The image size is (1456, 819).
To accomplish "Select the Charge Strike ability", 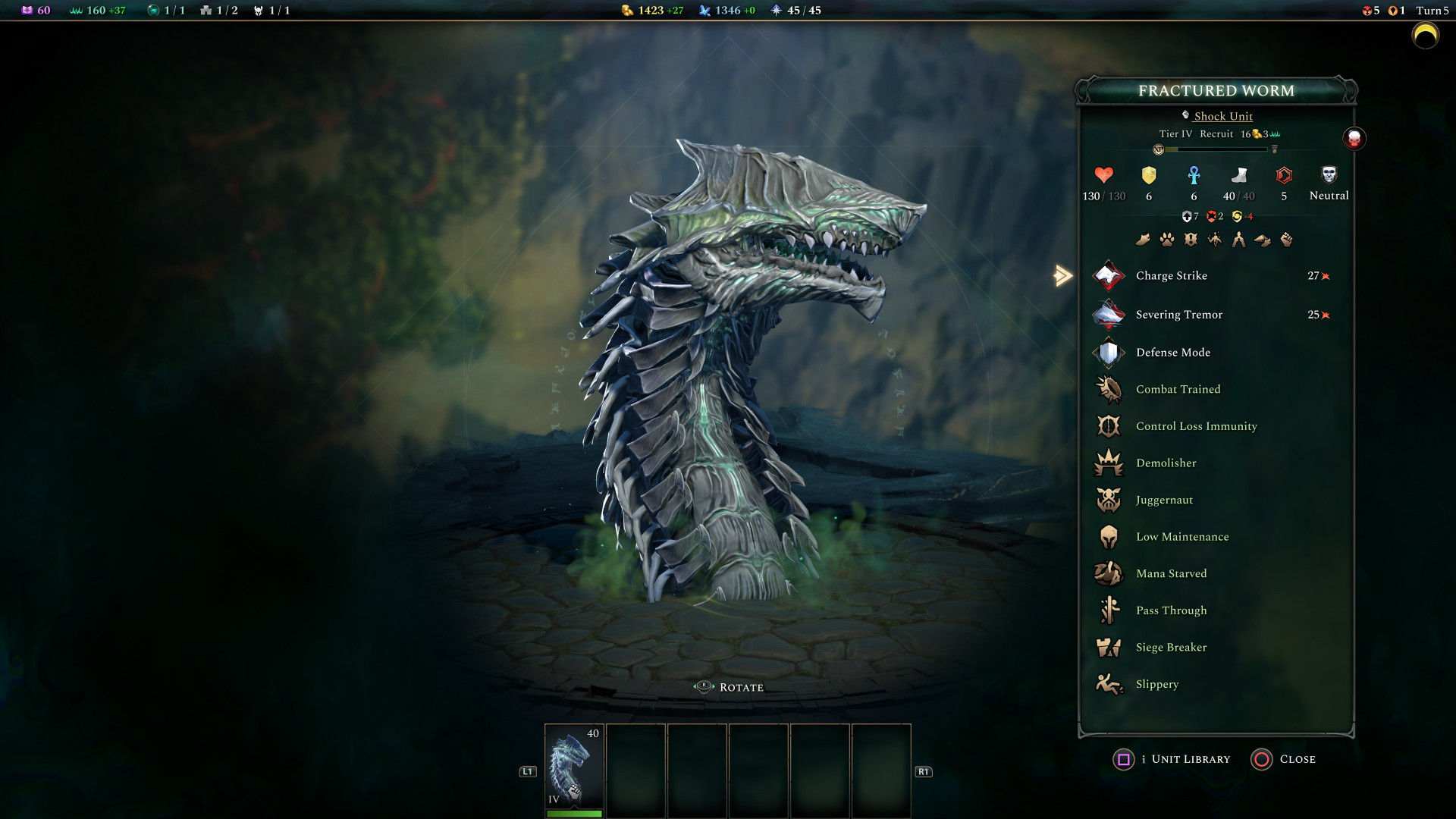I will 1171,276.
